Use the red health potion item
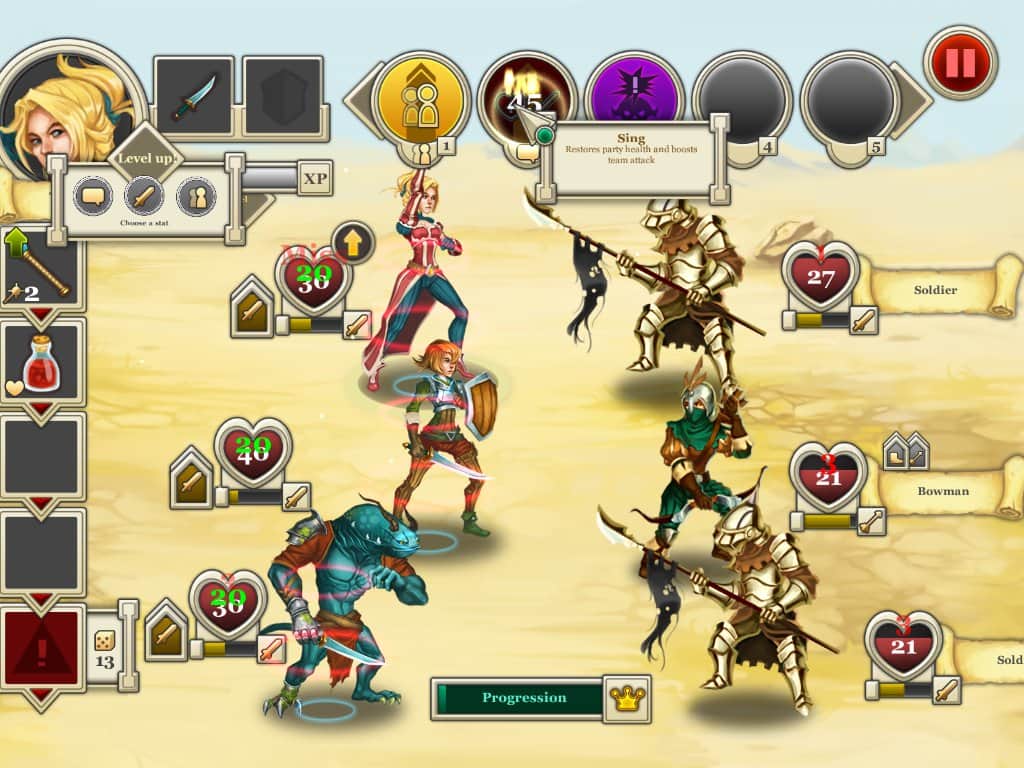 [x=42, y=362]
